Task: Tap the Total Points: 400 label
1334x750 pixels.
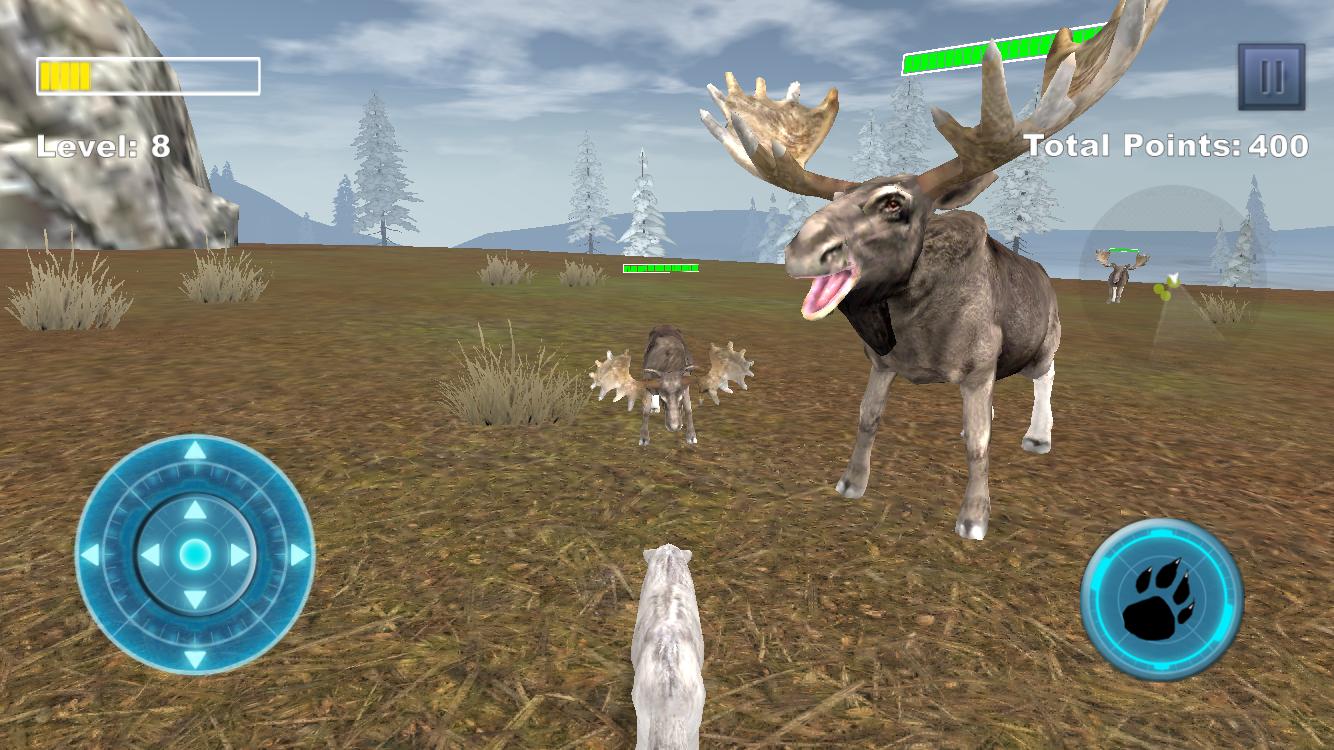Action: [x=1168, y=146]
